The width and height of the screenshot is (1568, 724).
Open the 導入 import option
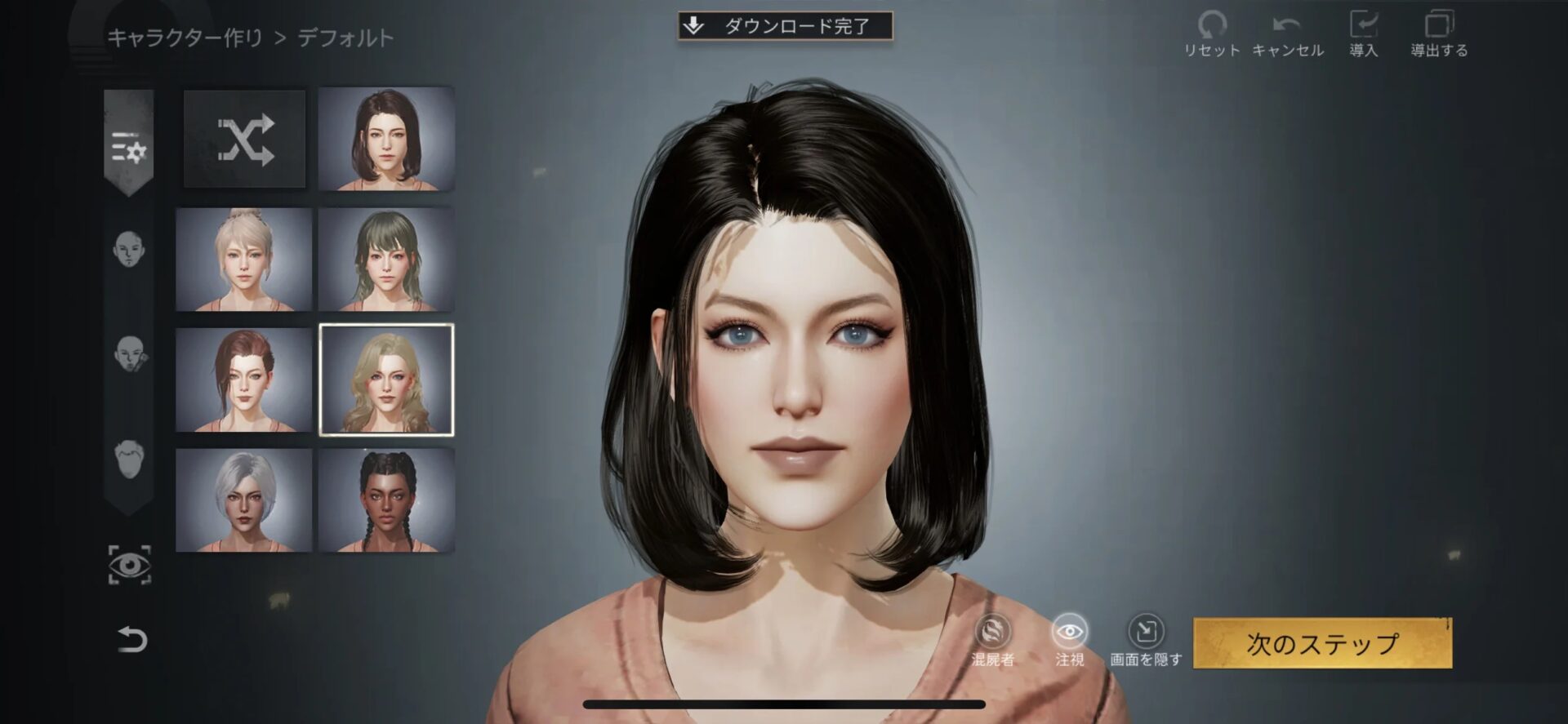tap(1363, 34)
